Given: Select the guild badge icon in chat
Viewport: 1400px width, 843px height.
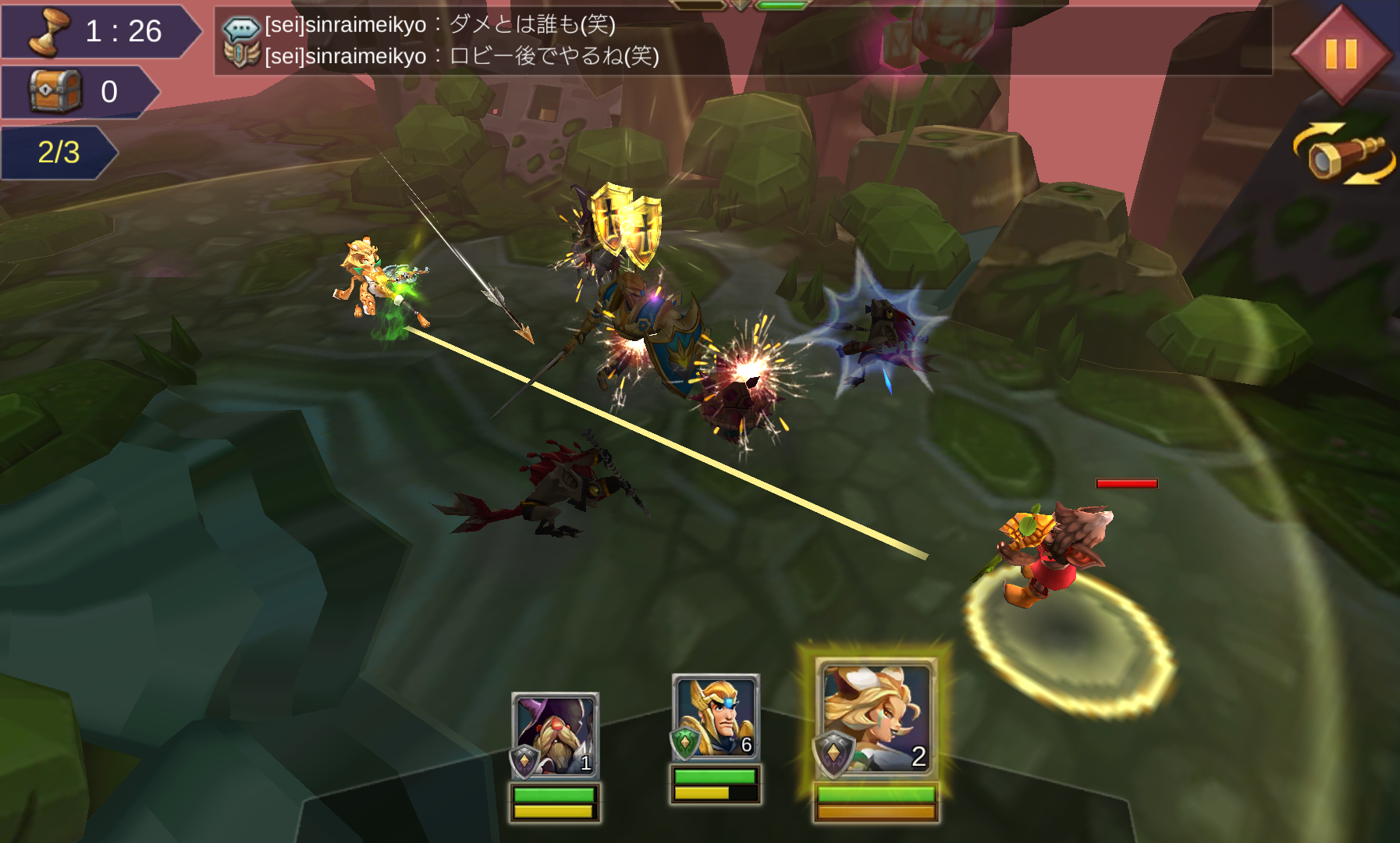Looking at the screenshot, I should [244, 56].
